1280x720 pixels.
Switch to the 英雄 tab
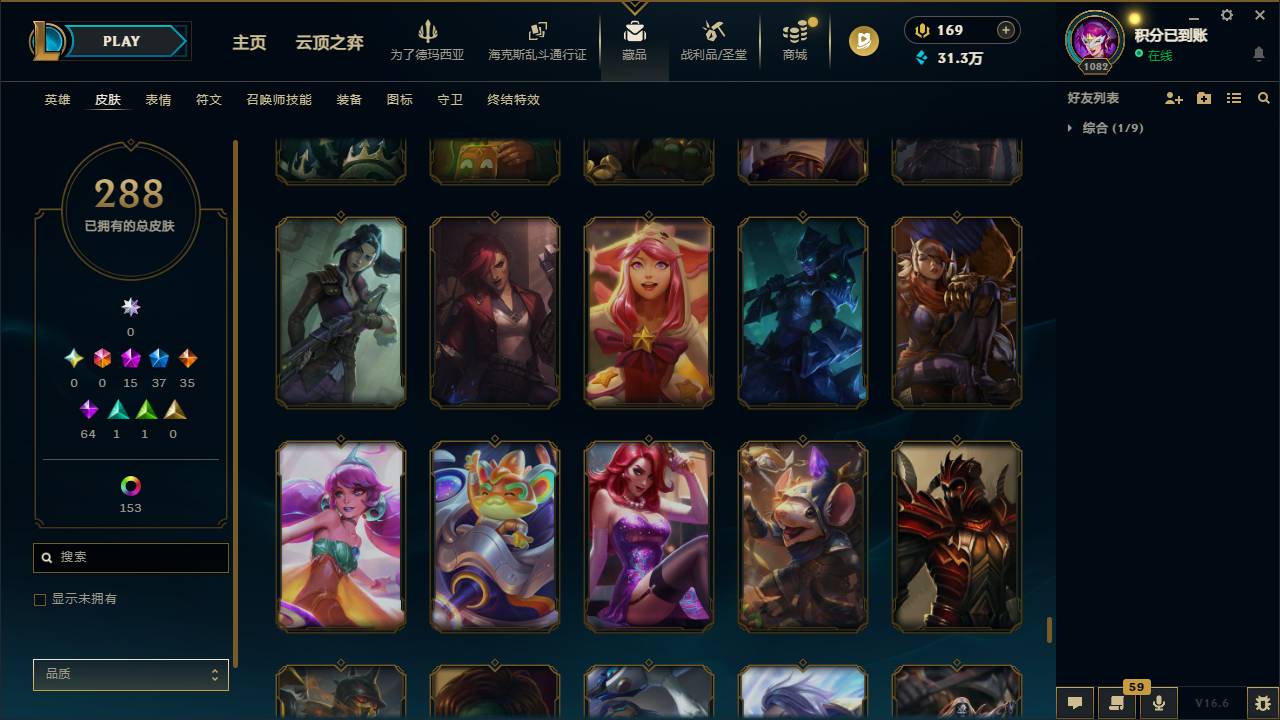[x=56, y=100]
